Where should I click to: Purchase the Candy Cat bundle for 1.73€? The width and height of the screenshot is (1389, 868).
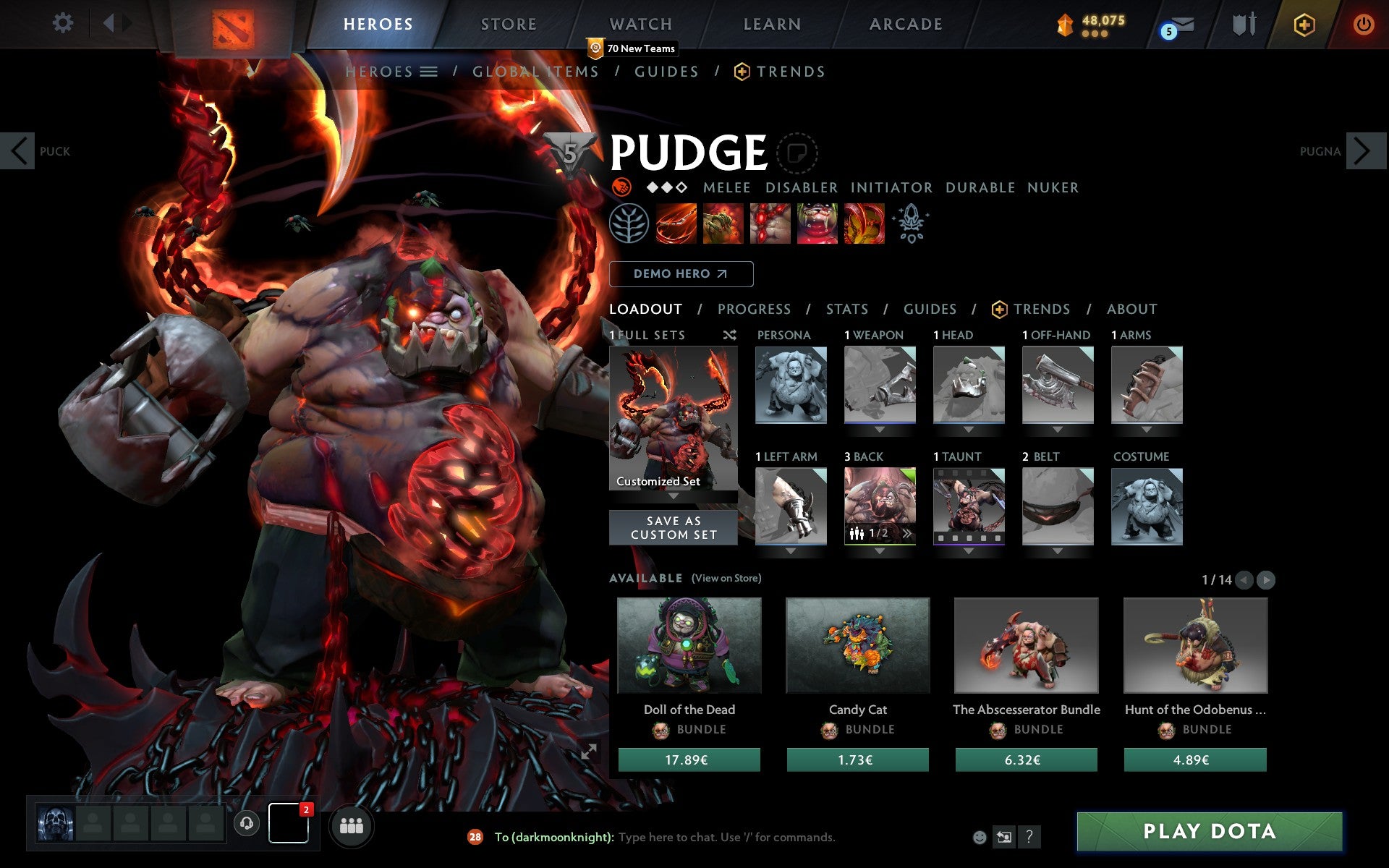click(857, 759)
